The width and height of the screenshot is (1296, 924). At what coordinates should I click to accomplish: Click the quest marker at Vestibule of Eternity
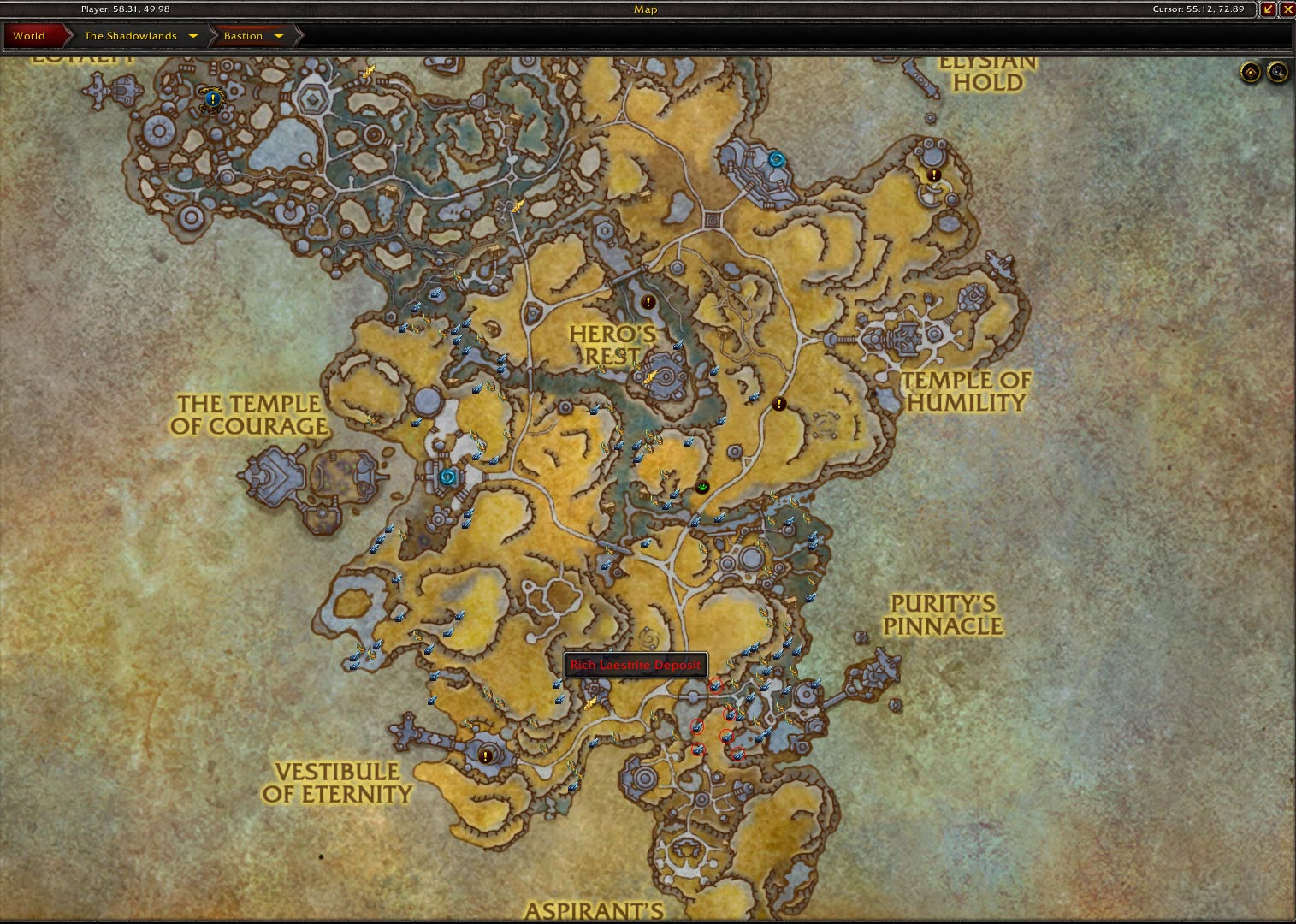pos(486,755)
